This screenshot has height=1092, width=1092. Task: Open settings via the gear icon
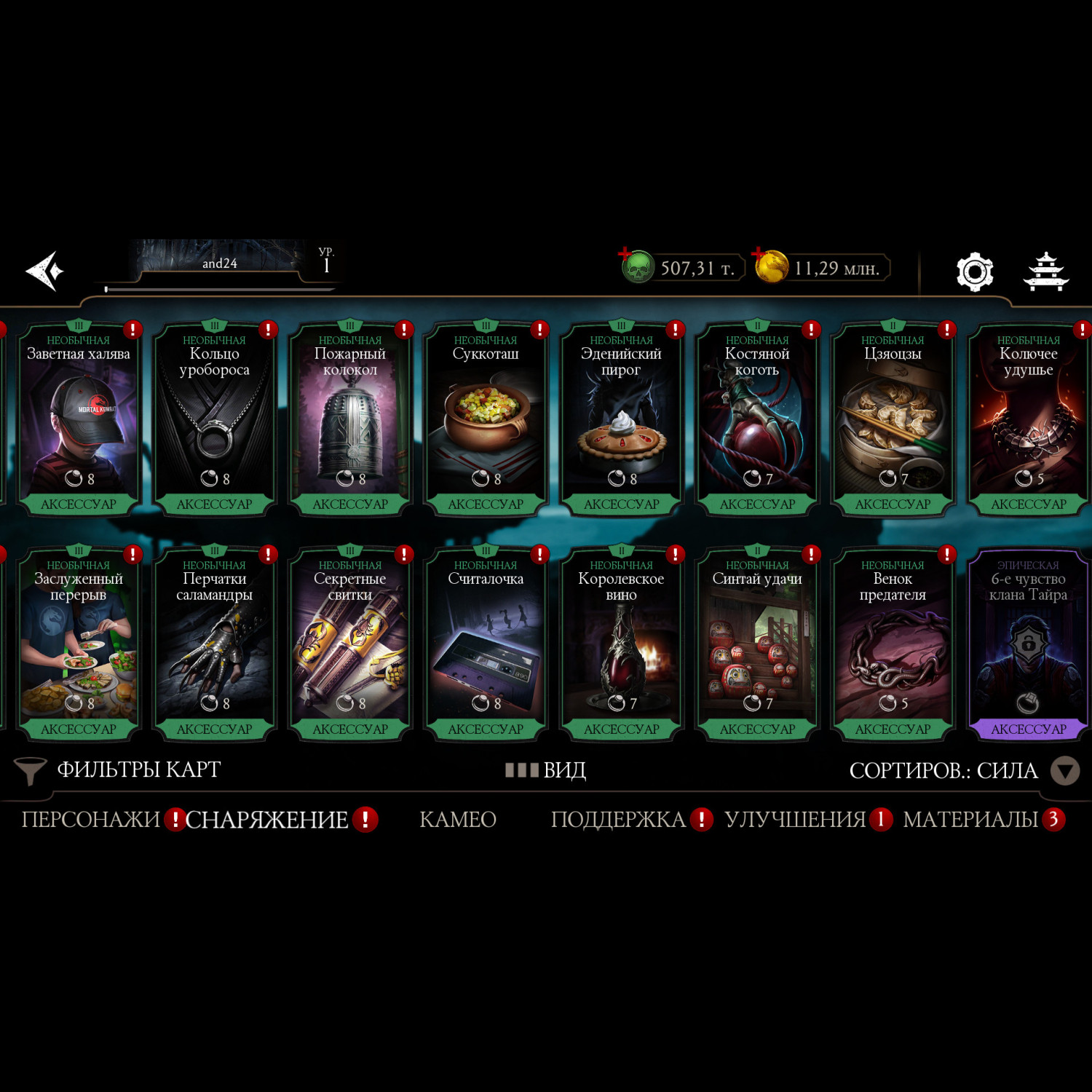[974, 272]
